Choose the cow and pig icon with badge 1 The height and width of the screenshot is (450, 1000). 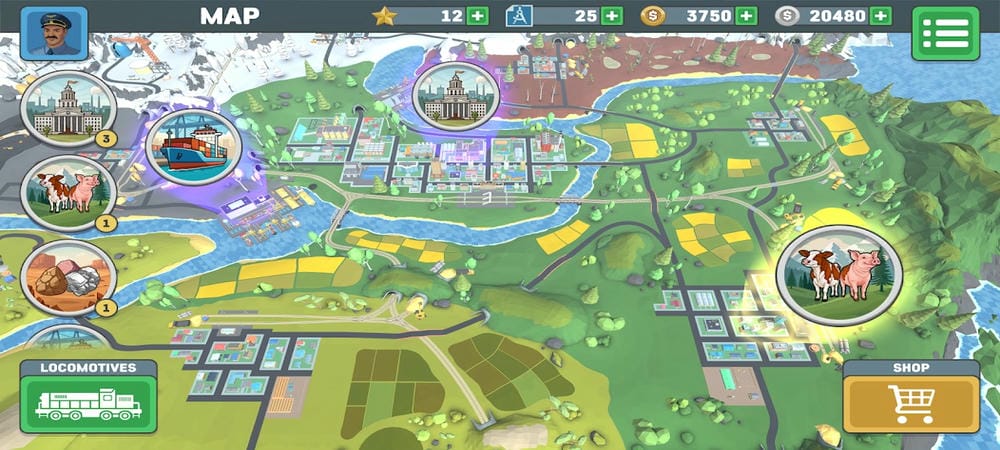[x=68, y=192]
